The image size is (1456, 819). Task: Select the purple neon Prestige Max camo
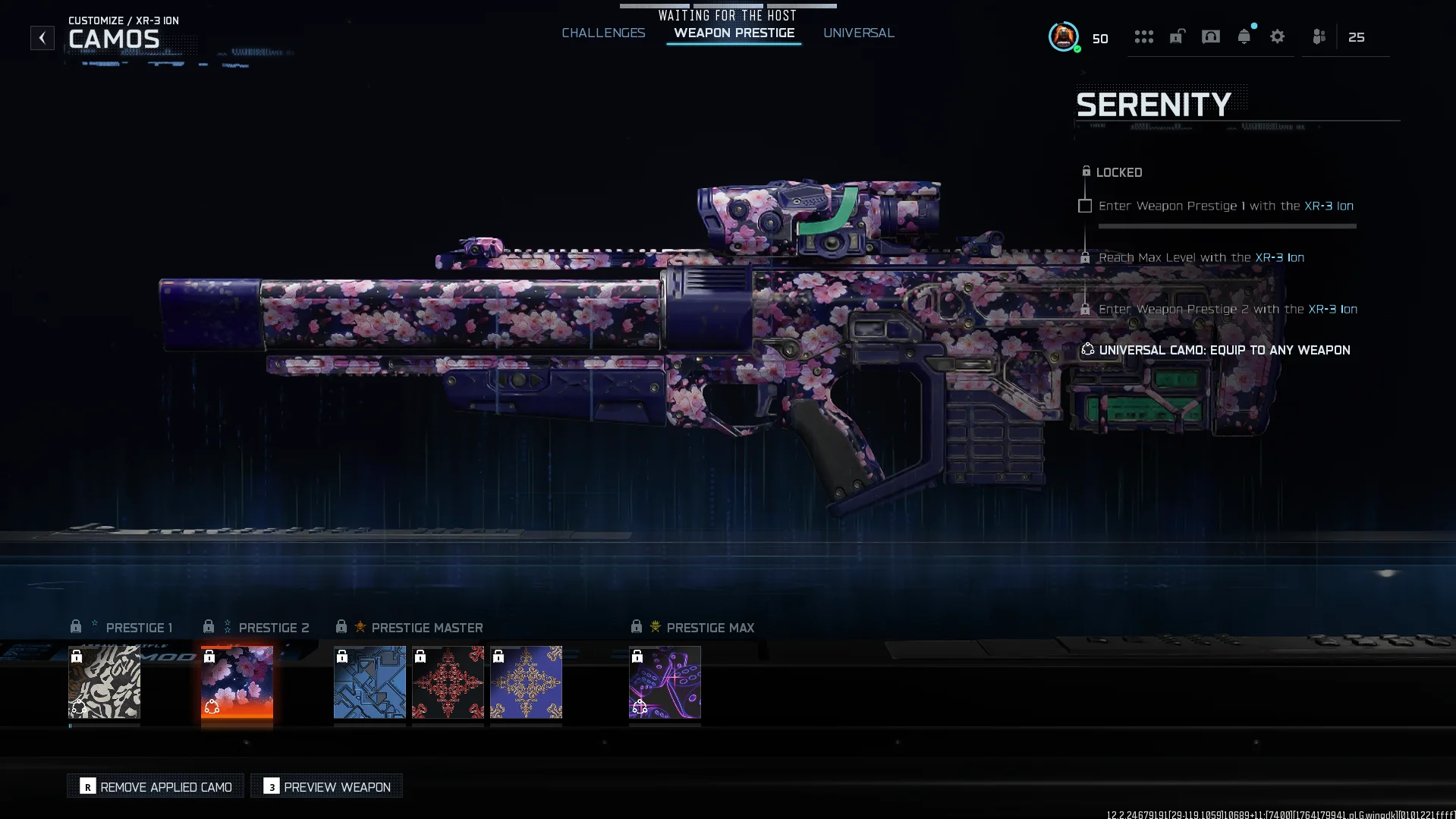pos(665,682)
